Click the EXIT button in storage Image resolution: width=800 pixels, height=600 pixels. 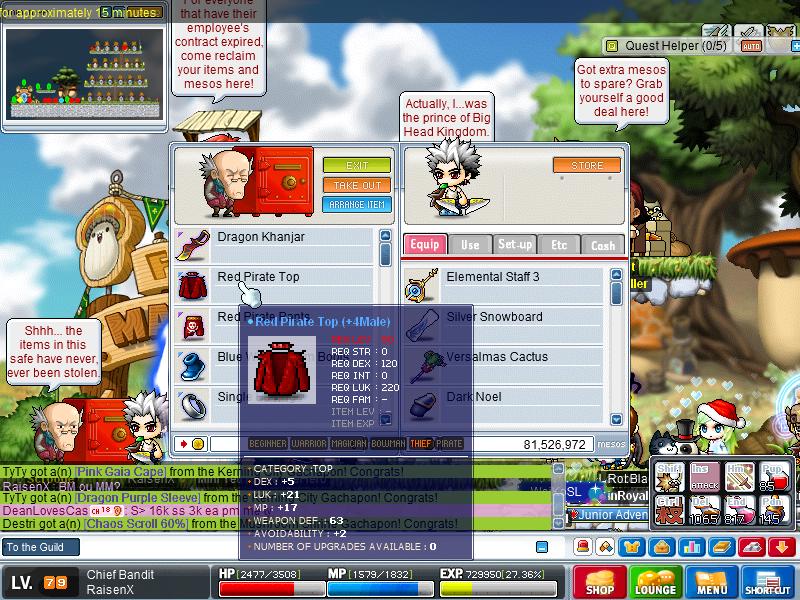356,165
